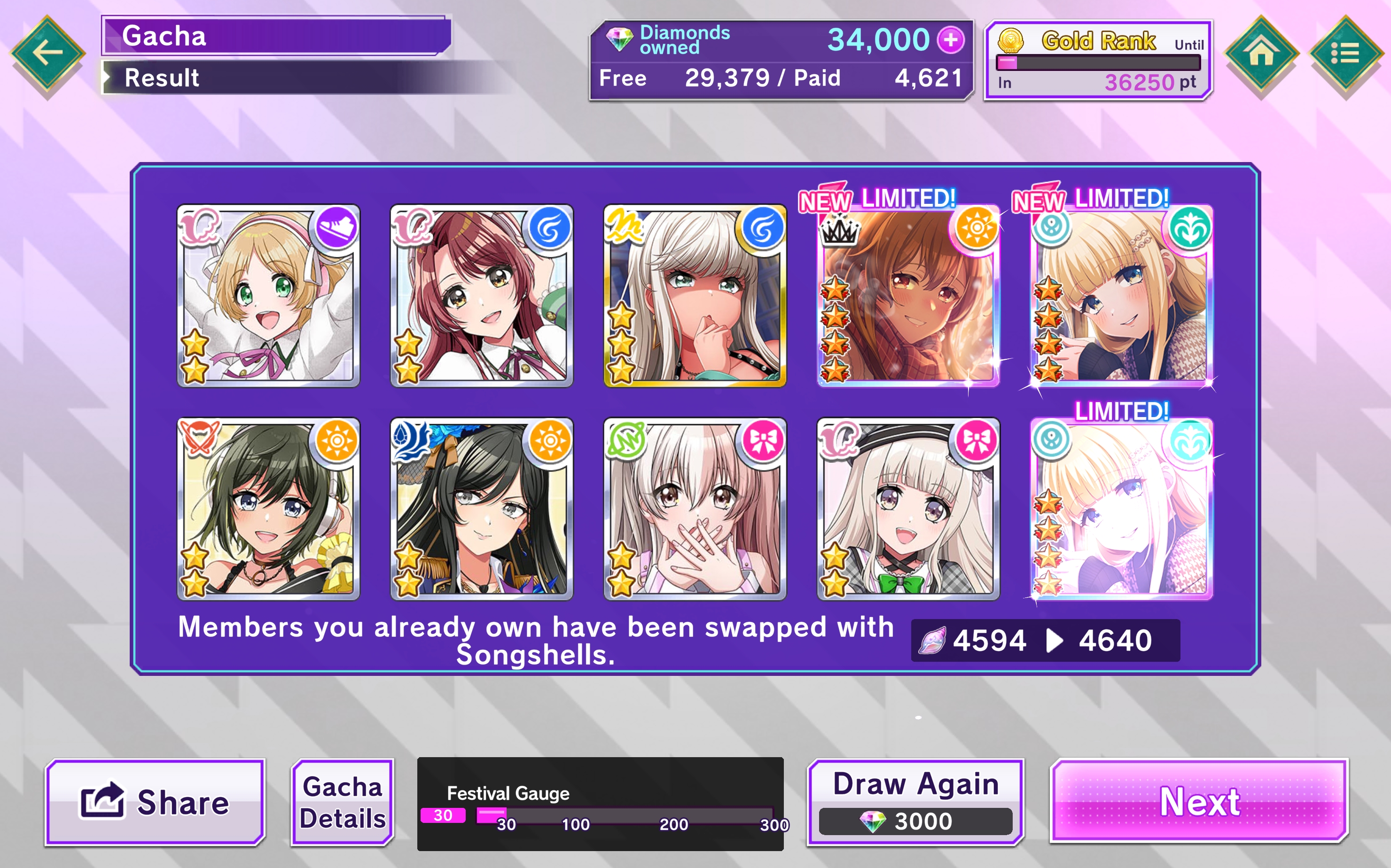Share the gacha result

(155, 802)
